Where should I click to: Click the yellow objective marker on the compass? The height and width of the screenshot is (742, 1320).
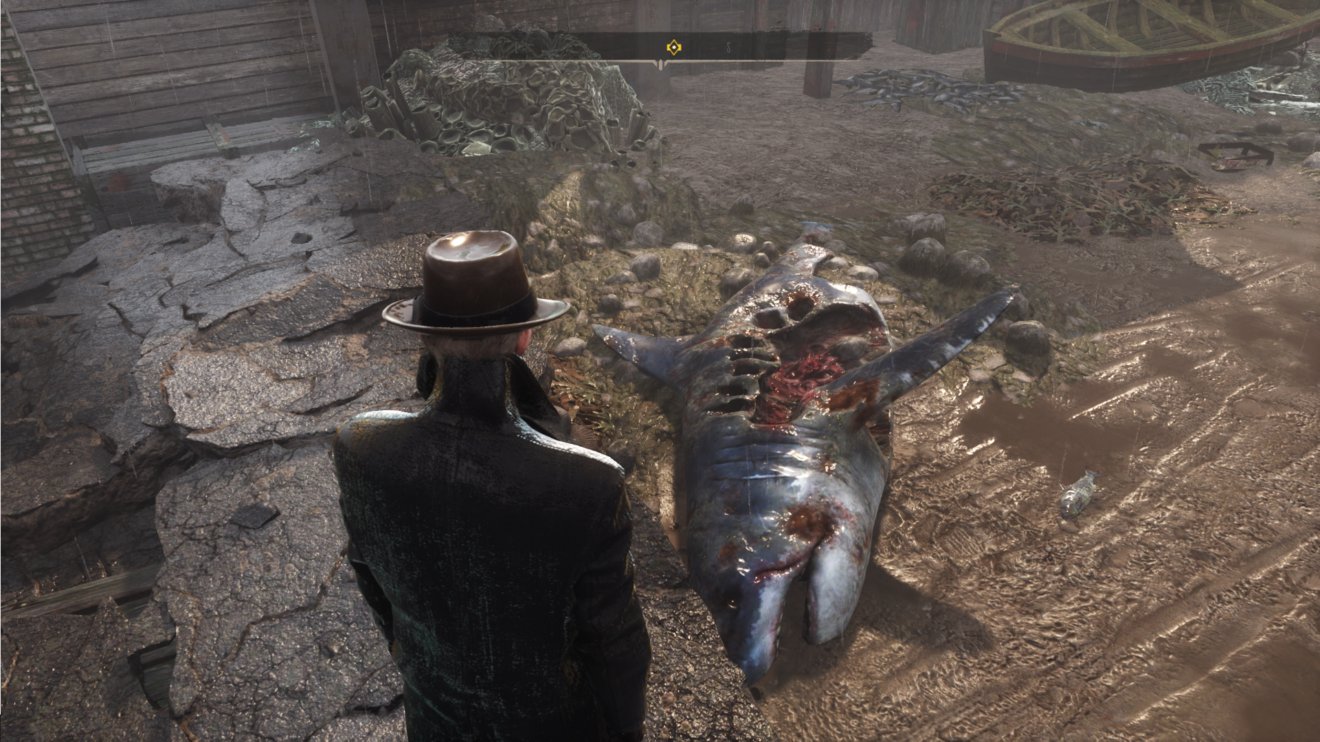(674, 46)
